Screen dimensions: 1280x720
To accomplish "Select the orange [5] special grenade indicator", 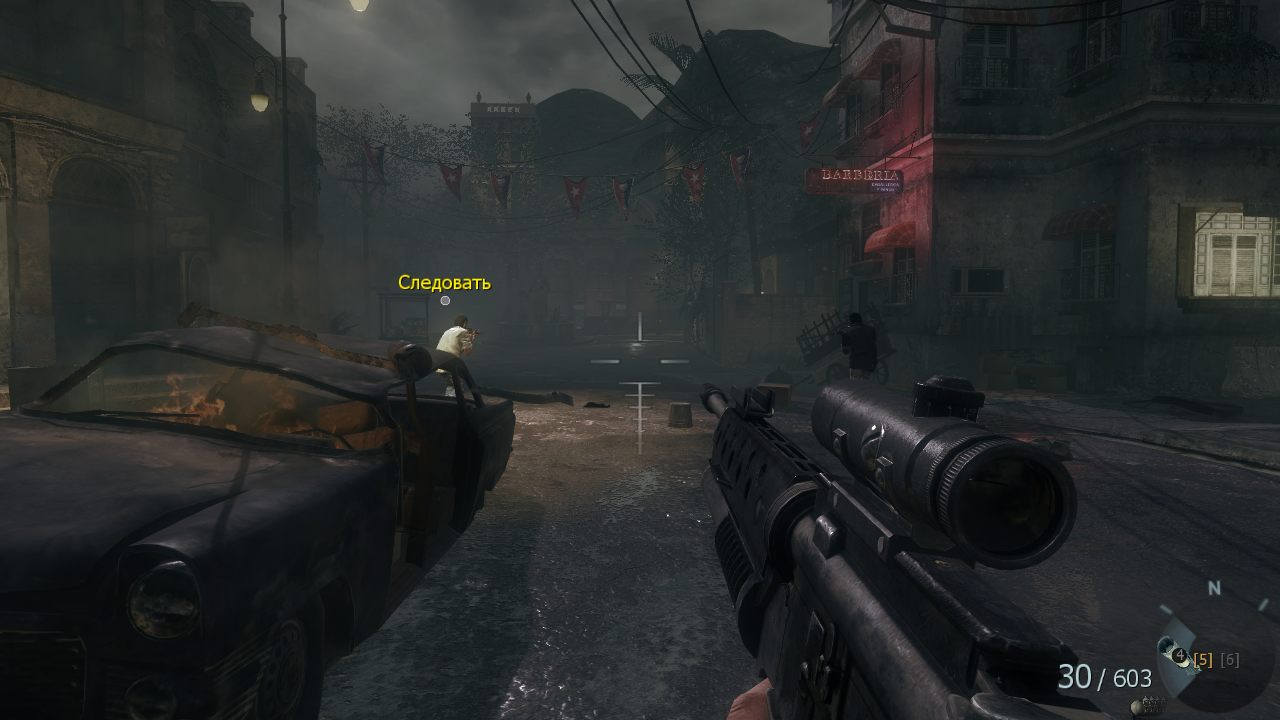I will pos(1203,661).
